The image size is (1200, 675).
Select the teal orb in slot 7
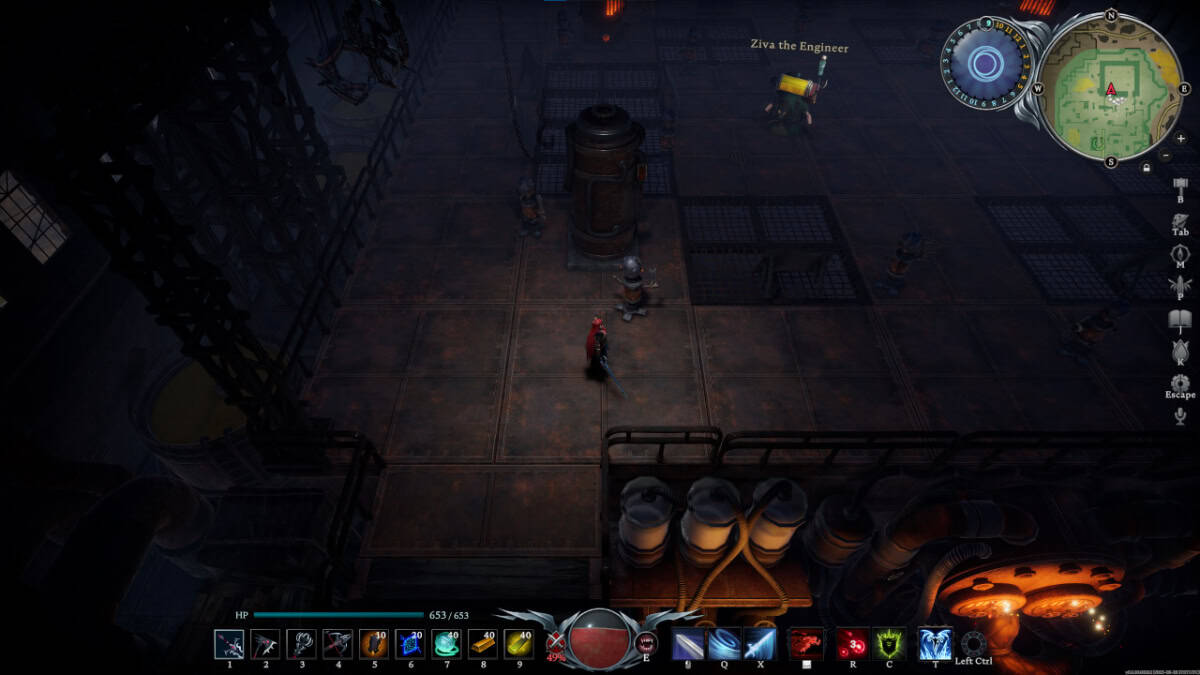pyautogui.click(x=446, y=643)
